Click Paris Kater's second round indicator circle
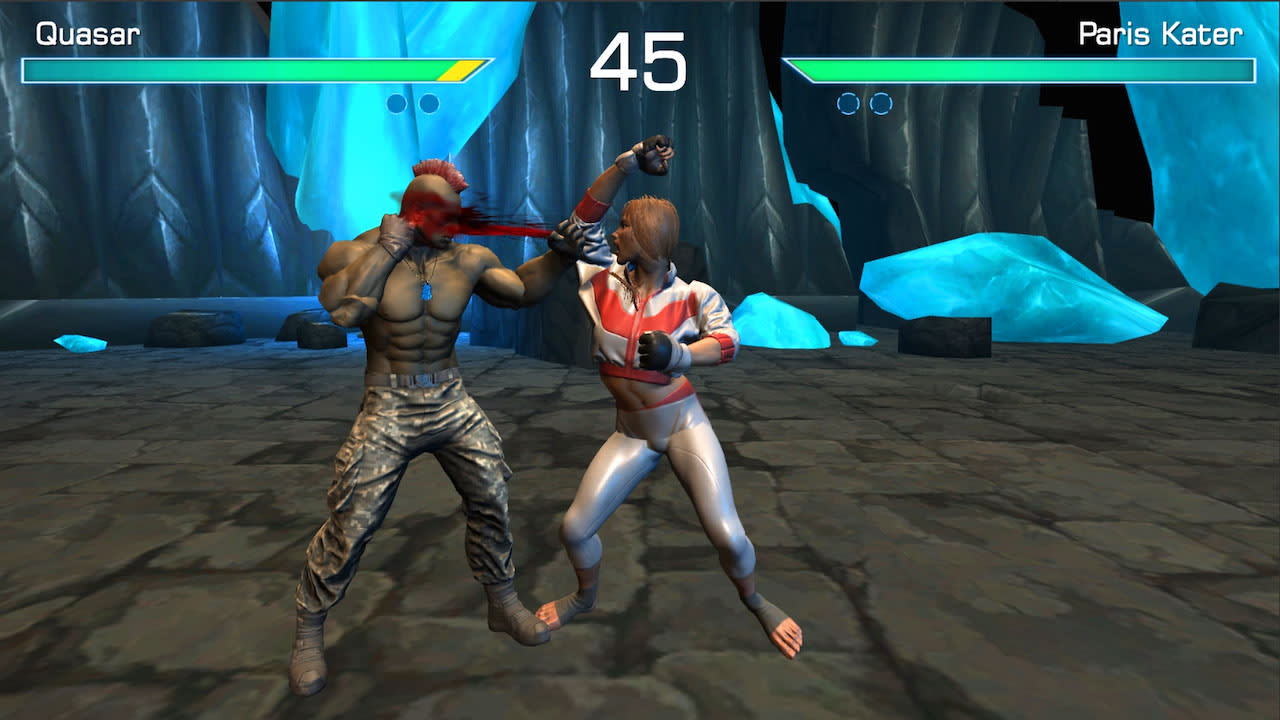Image resolution: width=1280 pixels, height=720 pixels. tap(880, 102)
